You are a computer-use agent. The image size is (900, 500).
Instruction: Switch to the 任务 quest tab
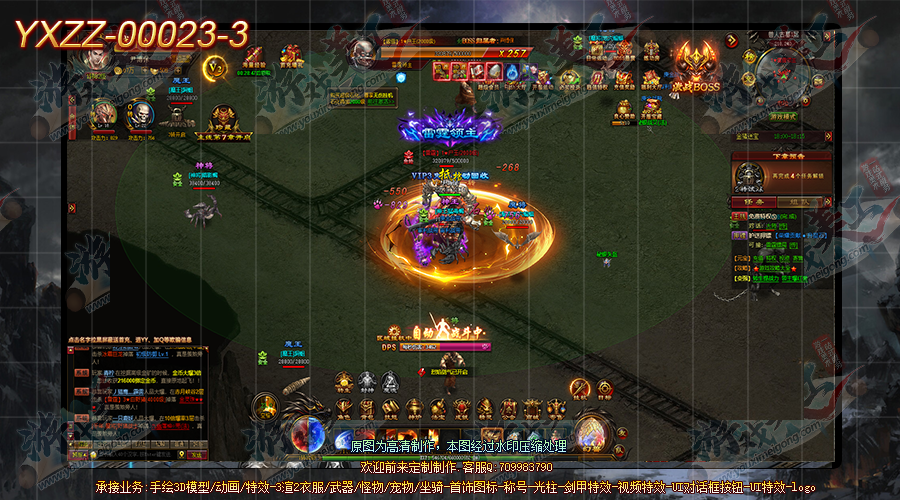click(x=753, y=201)
